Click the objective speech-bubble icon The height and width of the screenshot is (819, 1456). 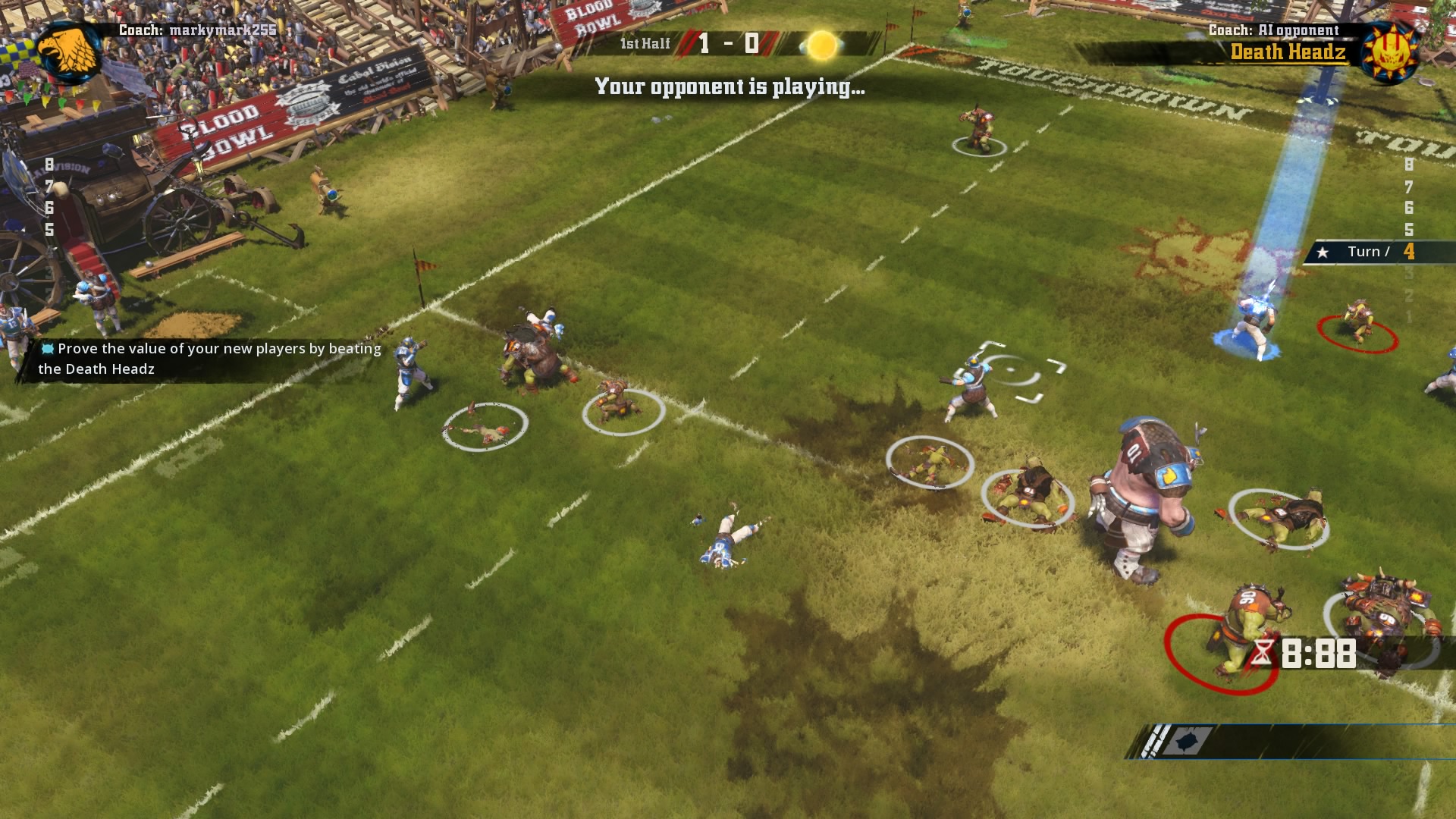click(47, 348)
